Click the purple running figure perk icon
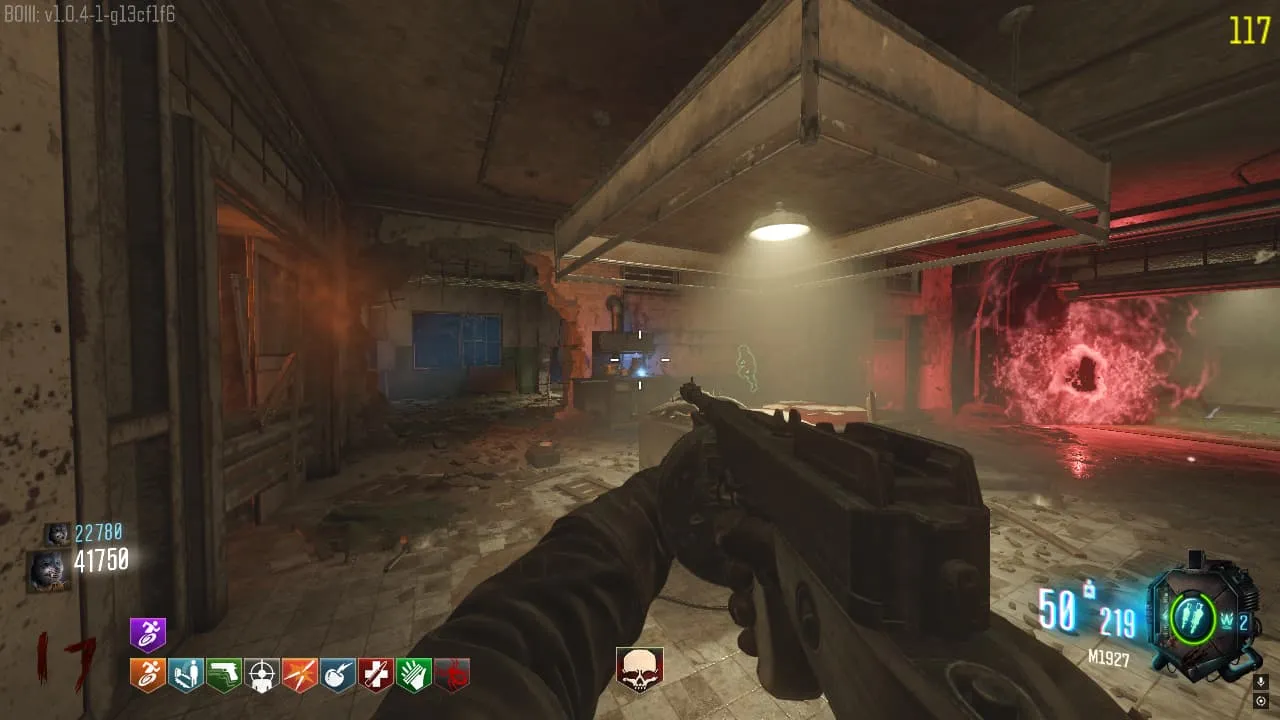This screenshot has width=1280, height=720. (x=148, y=635)
